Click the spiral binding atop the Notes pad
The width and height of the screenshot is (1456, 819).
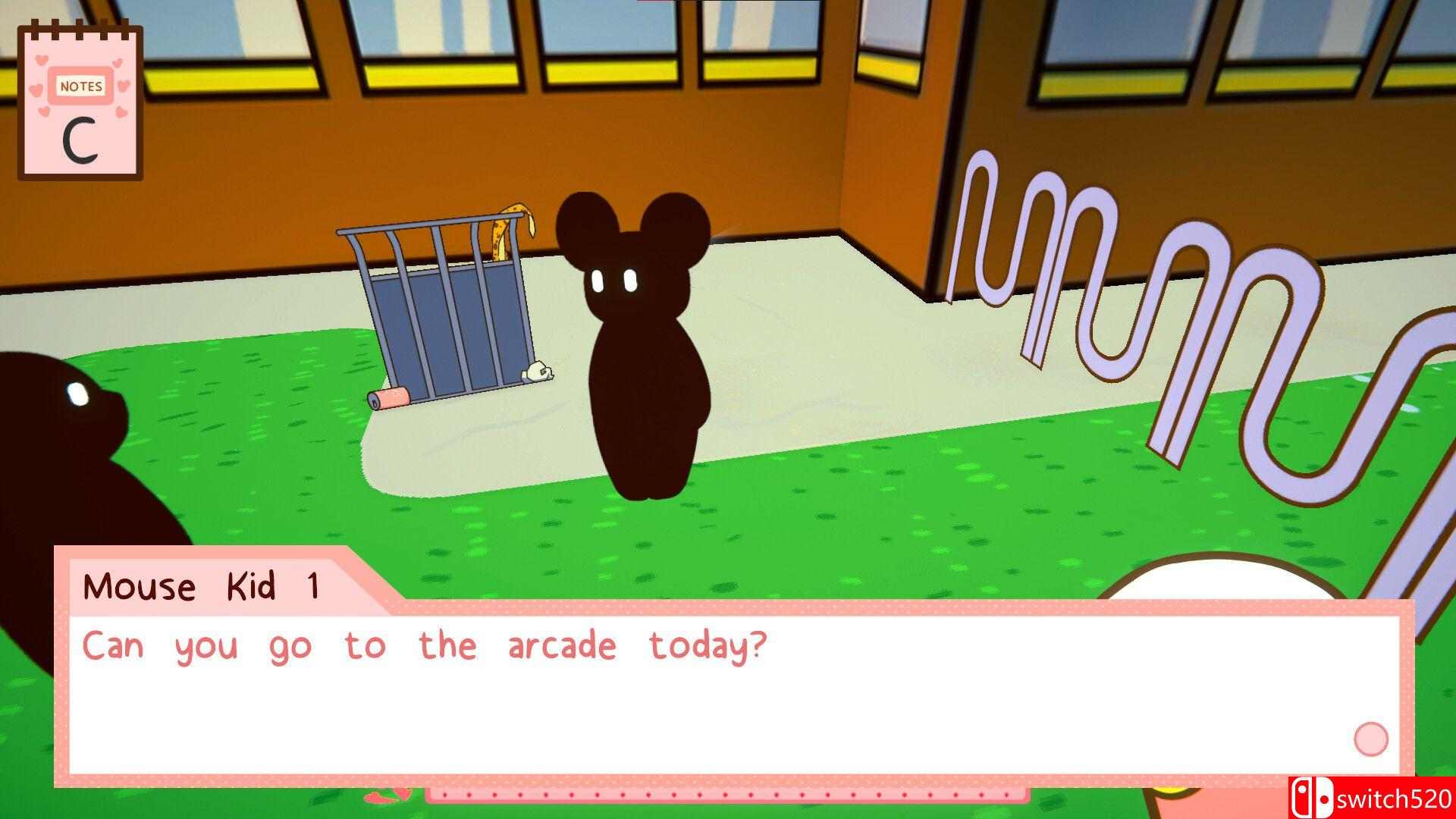coord(80,30)
